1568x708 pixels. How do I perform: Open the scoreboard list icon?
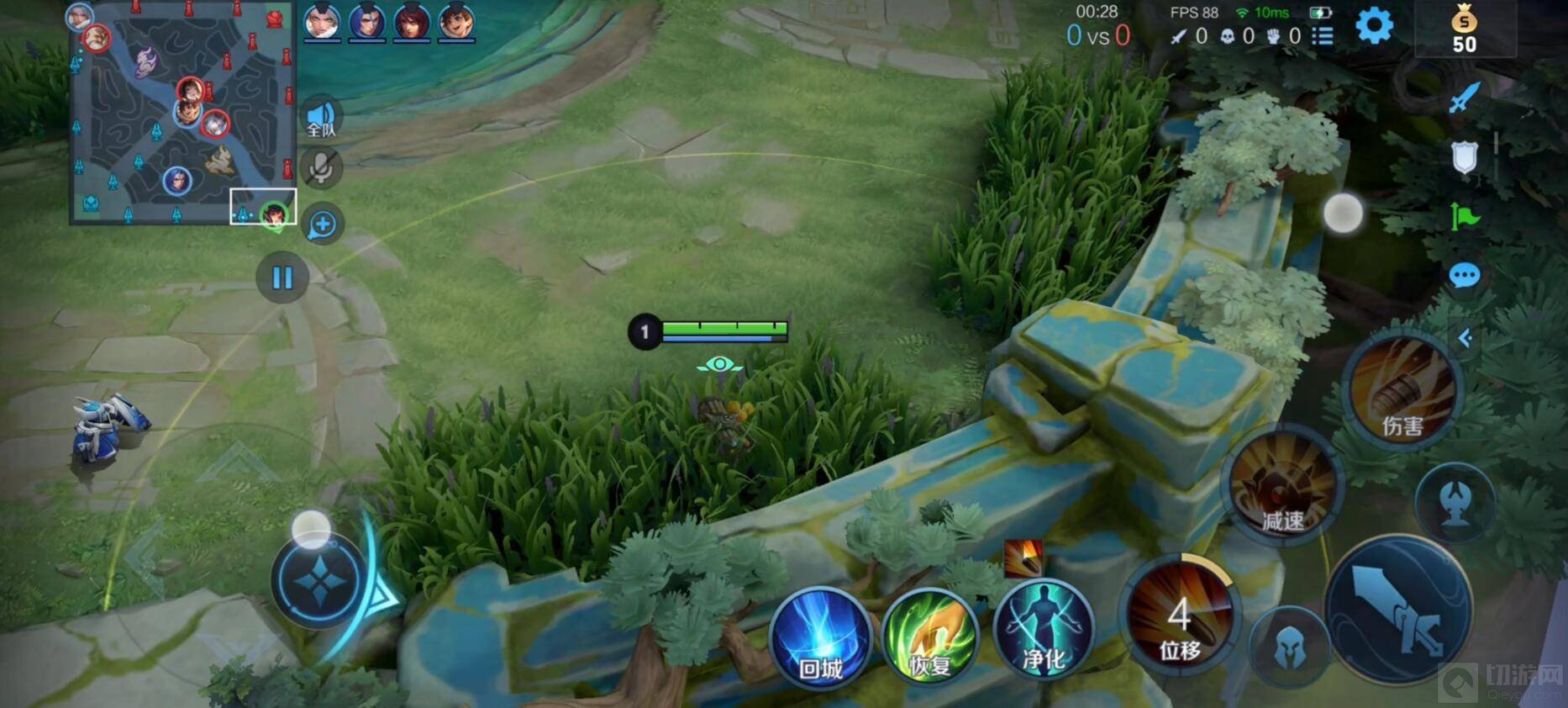click(x=1323, y=36)
